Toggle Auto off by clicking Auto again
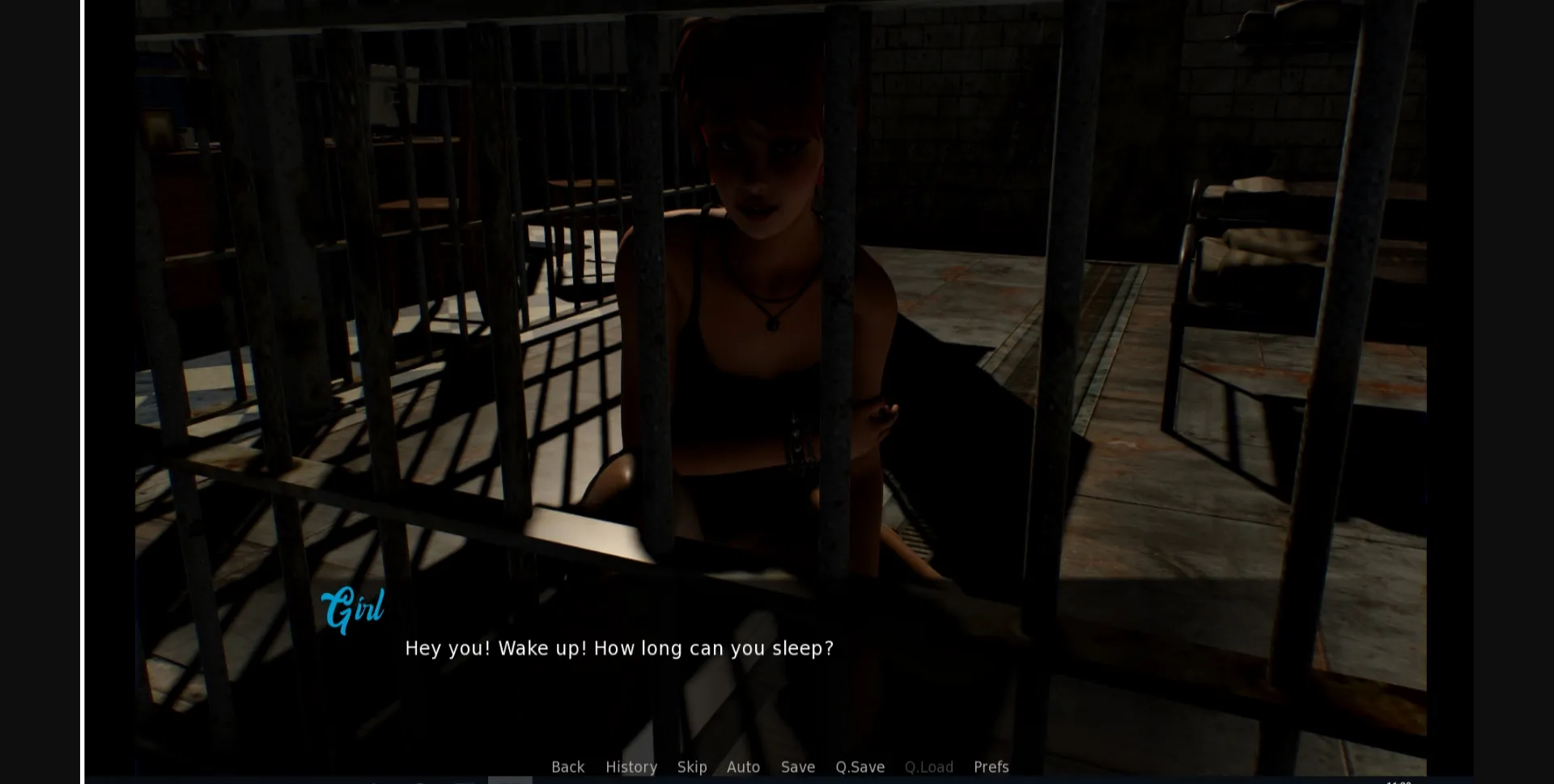Screen dimensions: 1554x784 tap(743, 767)
